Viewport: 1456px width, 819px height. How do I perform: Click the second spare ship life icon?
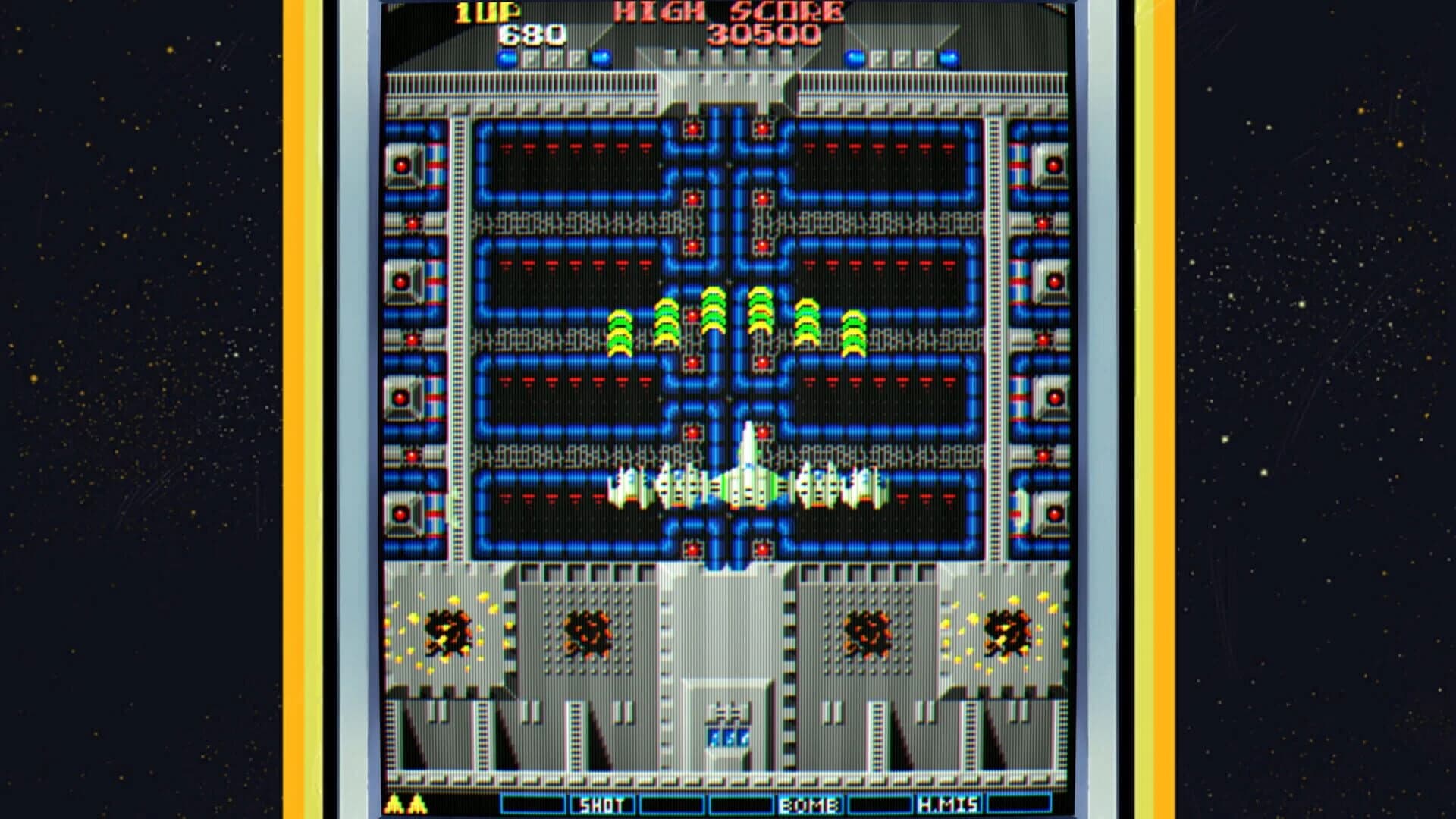coord(416,805)
